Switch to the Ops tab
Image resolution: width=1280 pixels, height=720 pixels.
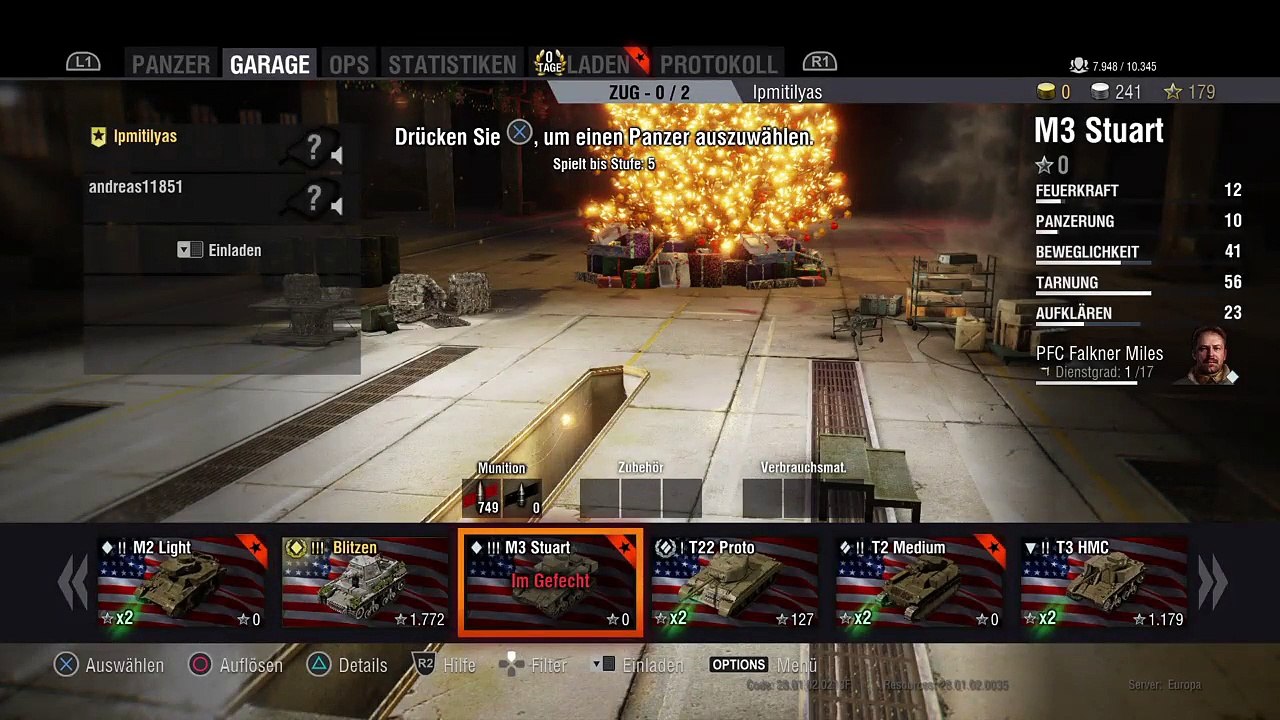click(349, 64)
